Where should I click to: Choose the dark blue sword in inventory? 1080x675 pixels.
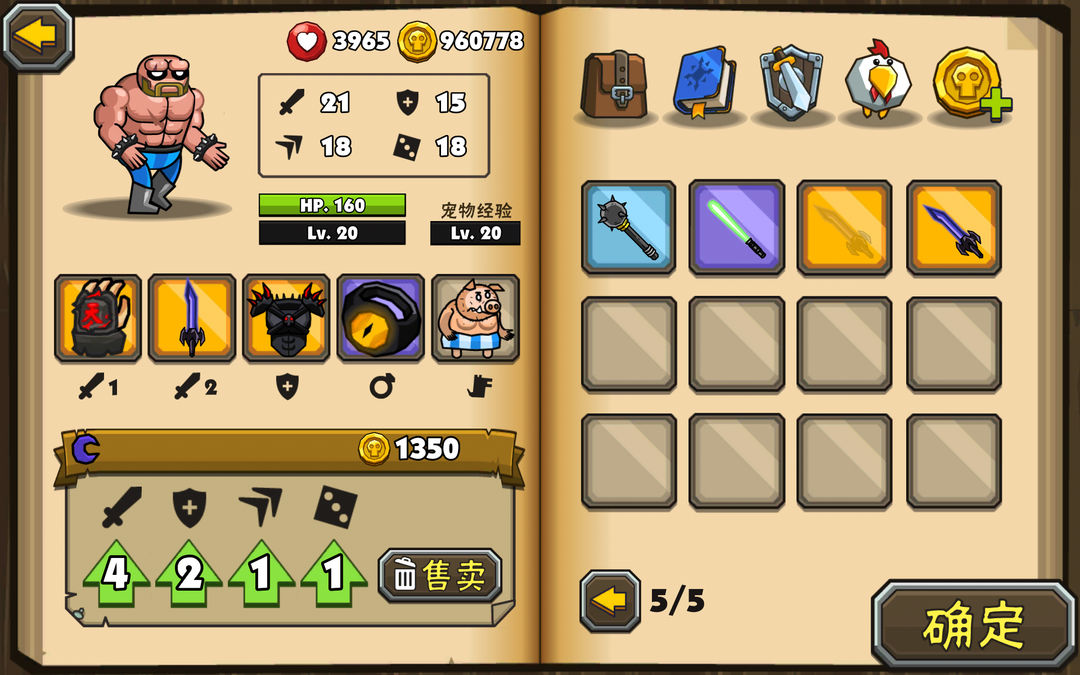pos(953,227)
